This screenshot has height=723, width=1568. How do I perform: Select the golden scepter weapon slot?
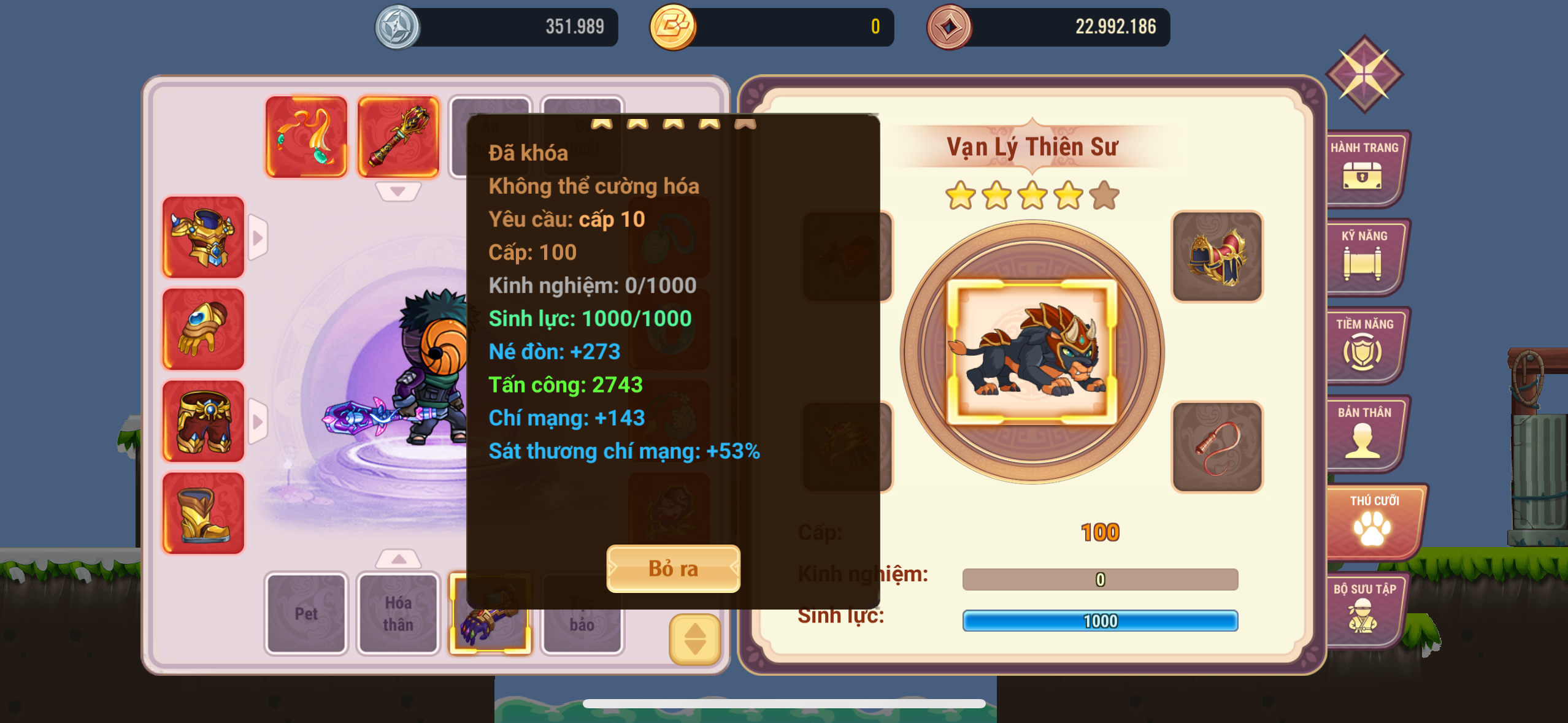(x=398, y=137)
